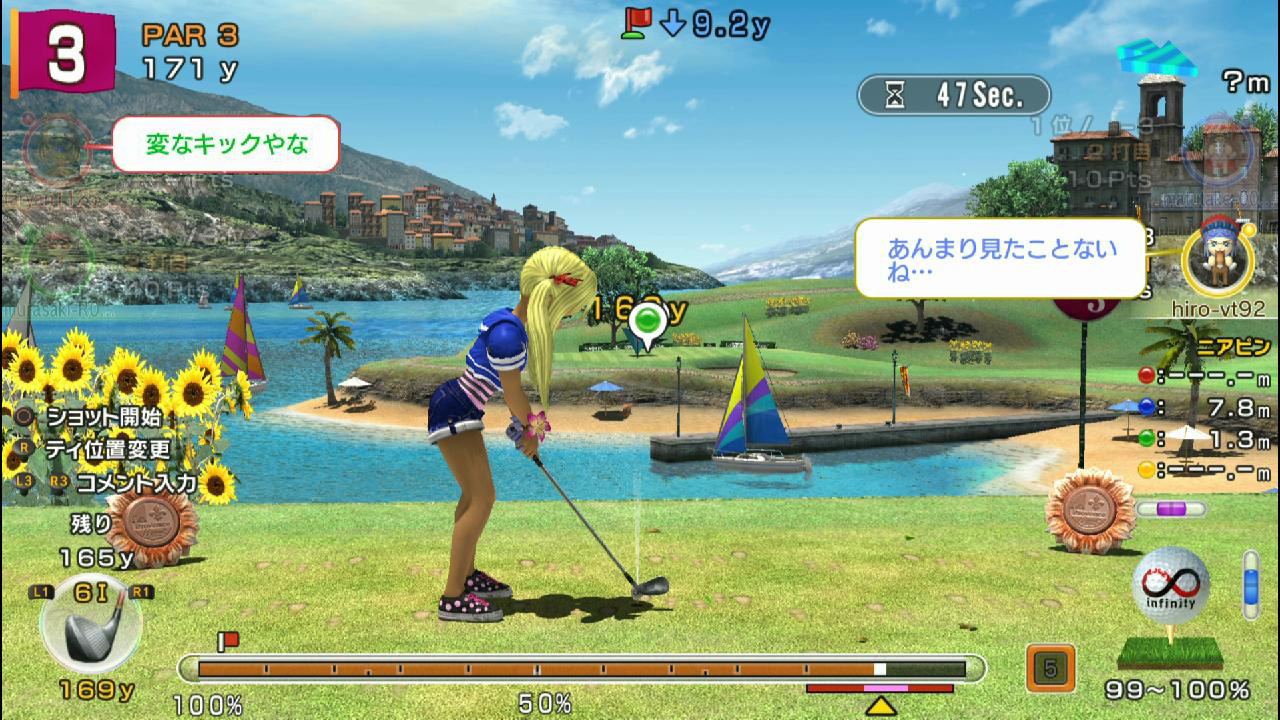Select the ショット開始 shot start option

(100, 416)
